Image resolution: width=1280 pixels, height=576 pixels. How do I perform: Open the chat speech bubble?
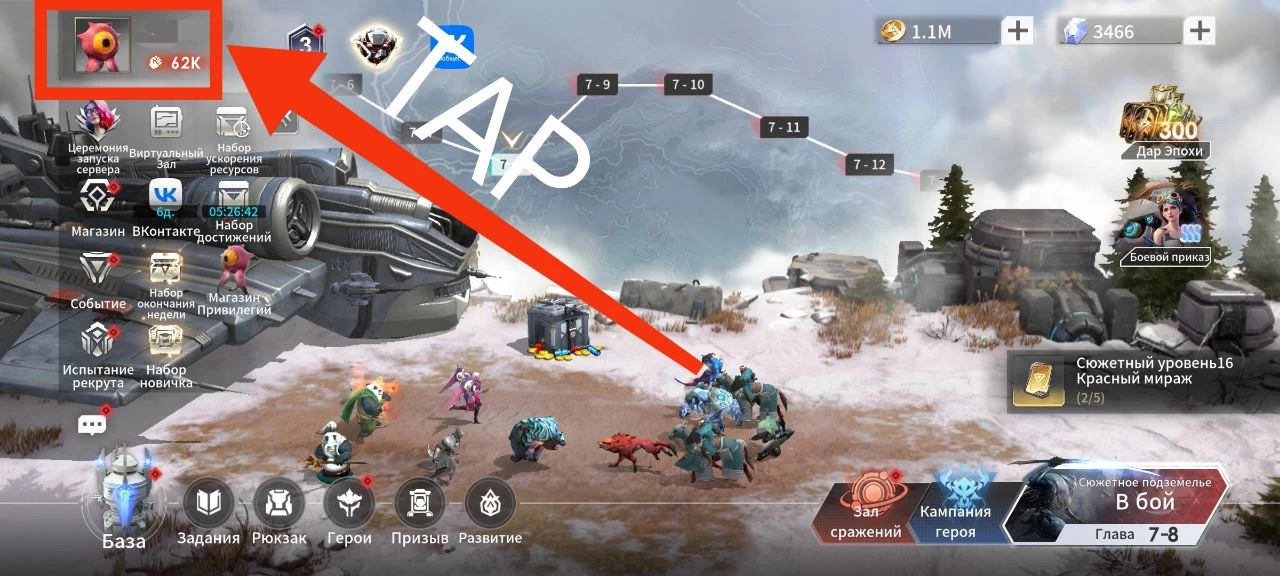[x=92, y=425]
